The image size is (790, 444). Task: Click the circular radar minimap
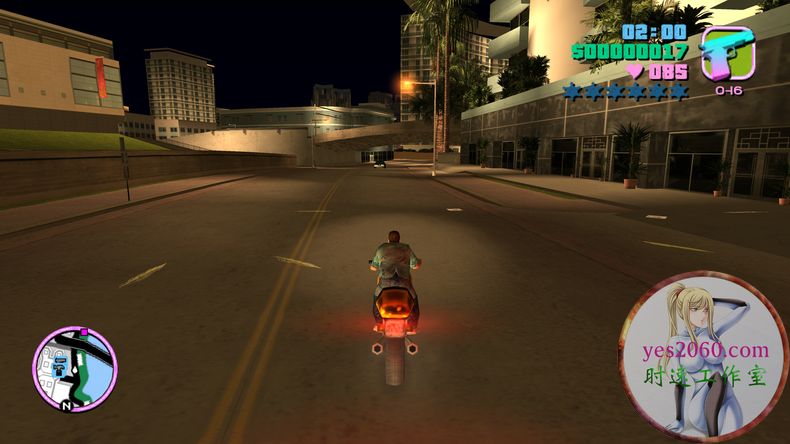click(x=75, y=369)
